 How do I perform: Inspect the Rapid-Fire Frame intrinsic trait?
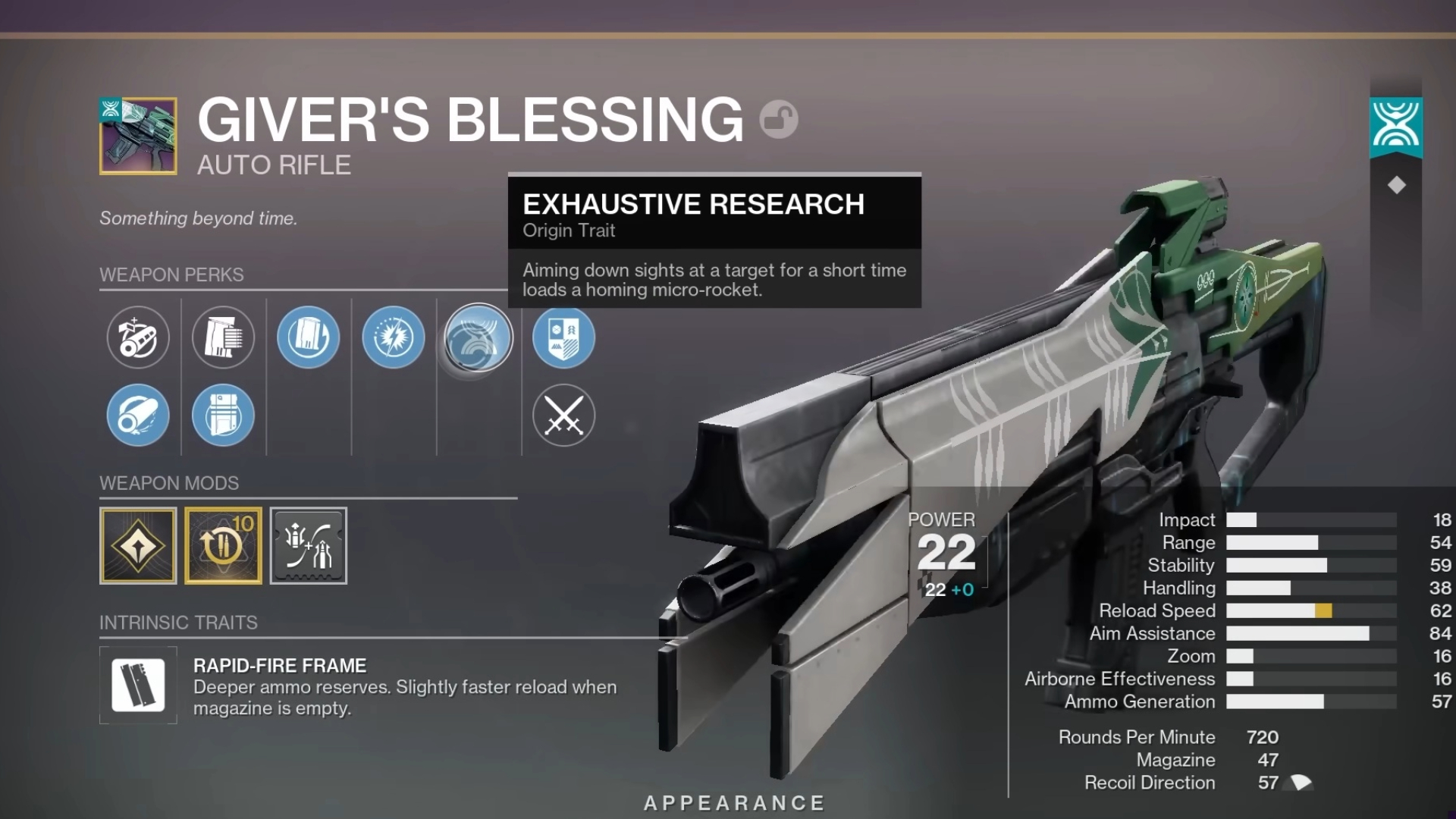click(138, 686)
